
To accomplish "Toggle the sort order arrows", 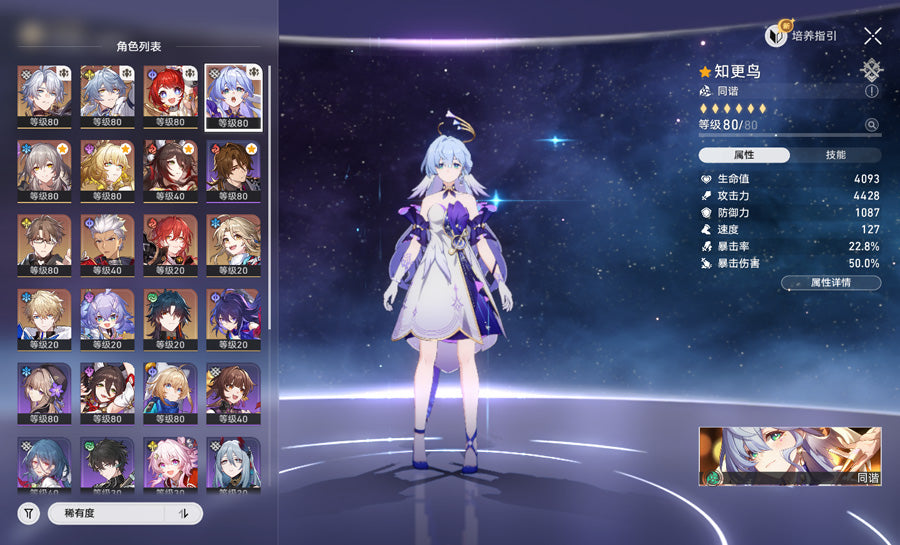I will 184,514.
